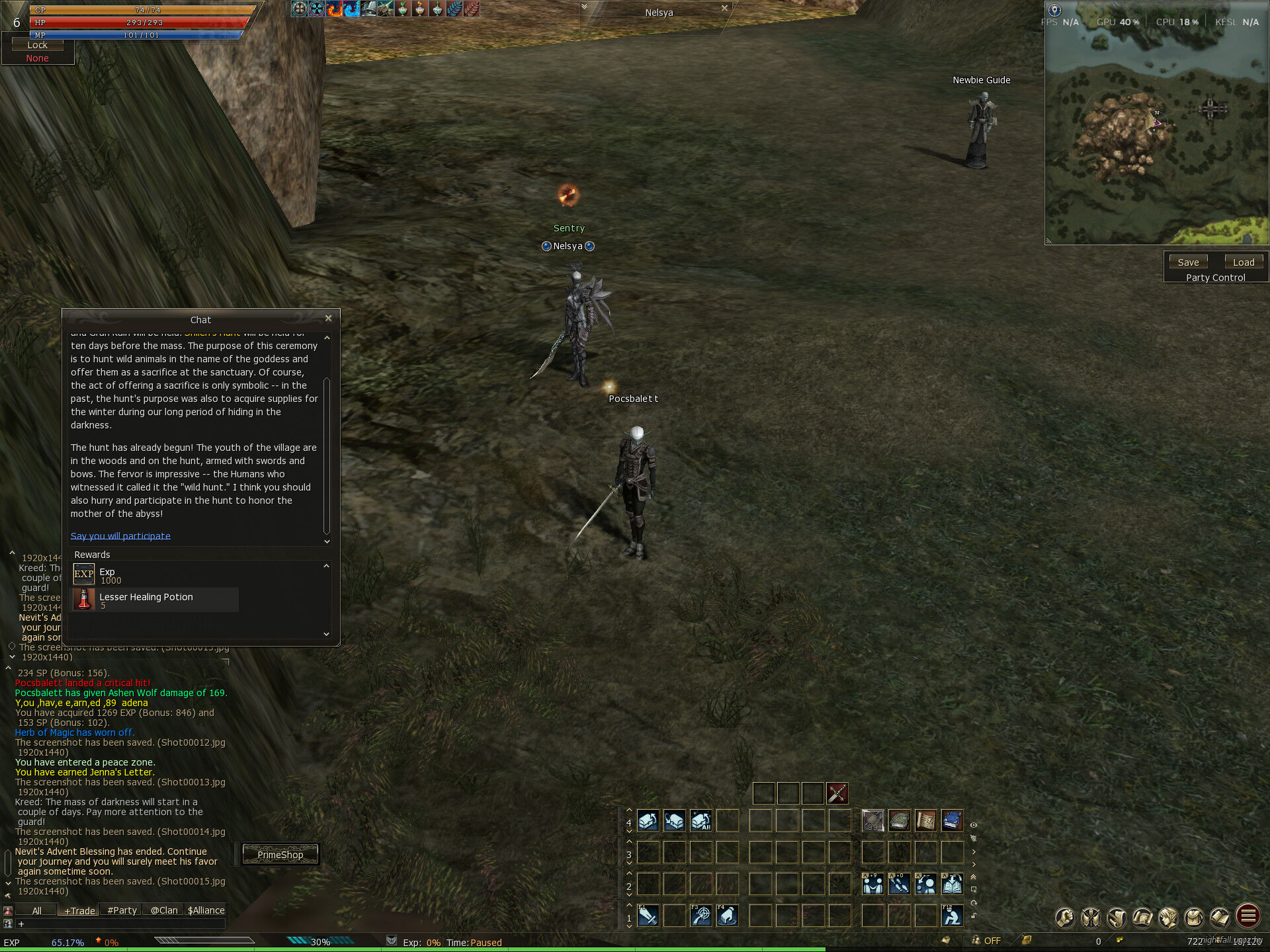Viewport: 1270px width, 952px height.
Task: Open the red main menu button
Action: click(1248, 917)
